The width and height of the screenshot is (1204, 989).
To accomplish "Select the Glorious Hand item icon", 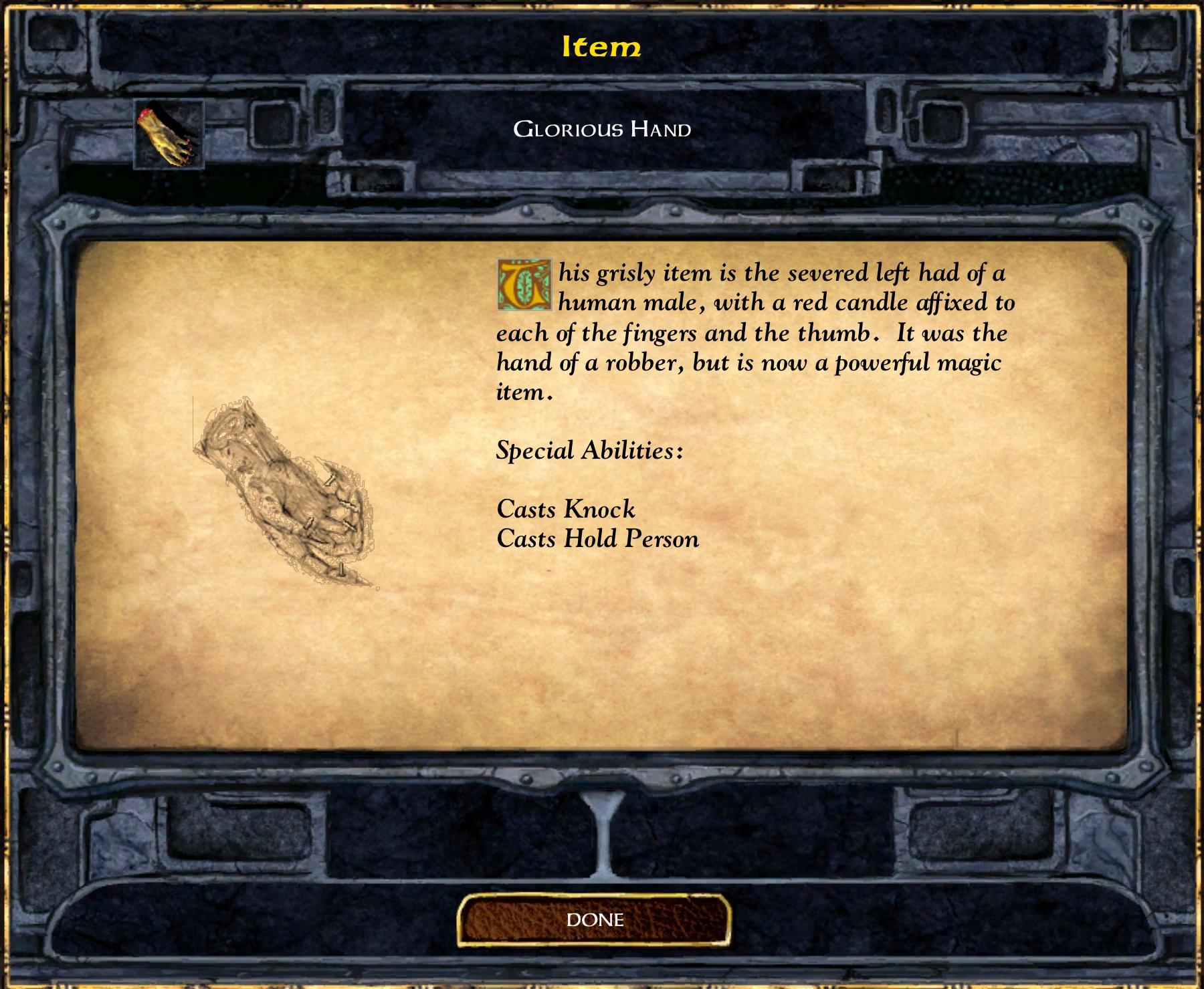I will (x=169, y=134).
